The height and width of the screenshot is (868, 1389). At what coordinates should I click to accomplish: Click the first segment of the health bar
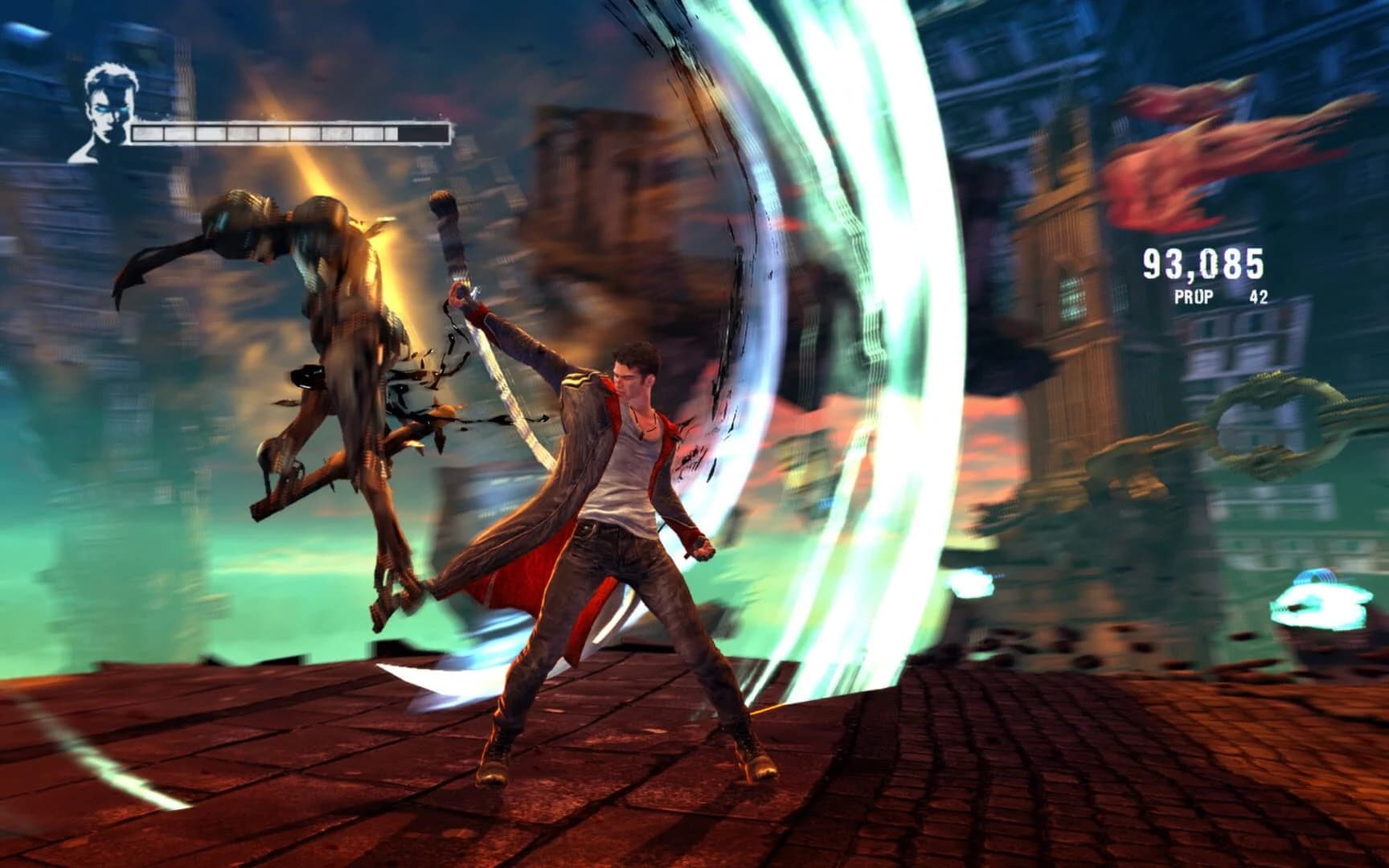coord(148,133)
